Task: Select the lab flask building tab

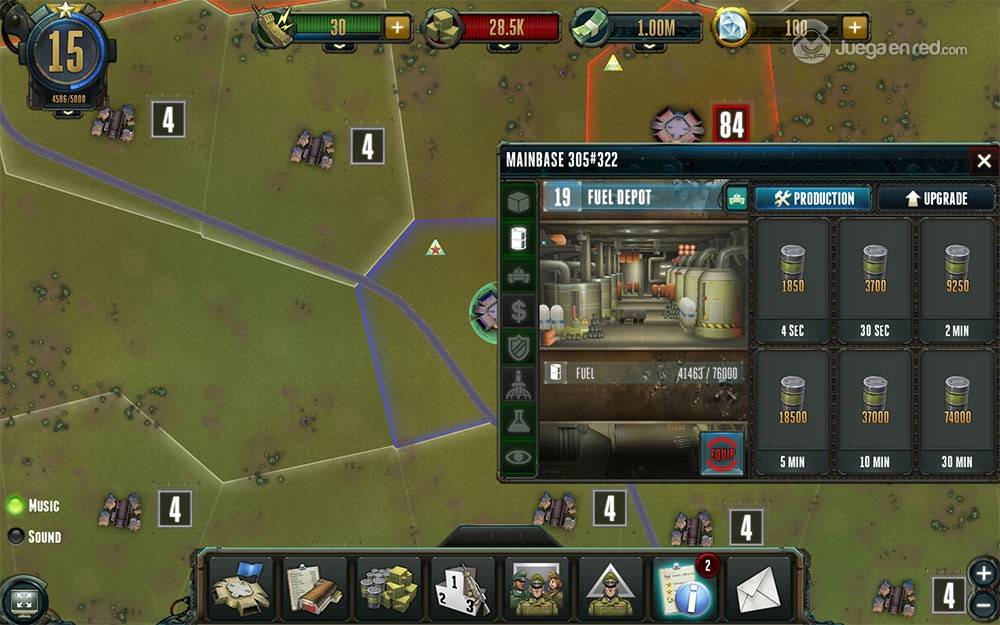Action: [x=519, y=421]
